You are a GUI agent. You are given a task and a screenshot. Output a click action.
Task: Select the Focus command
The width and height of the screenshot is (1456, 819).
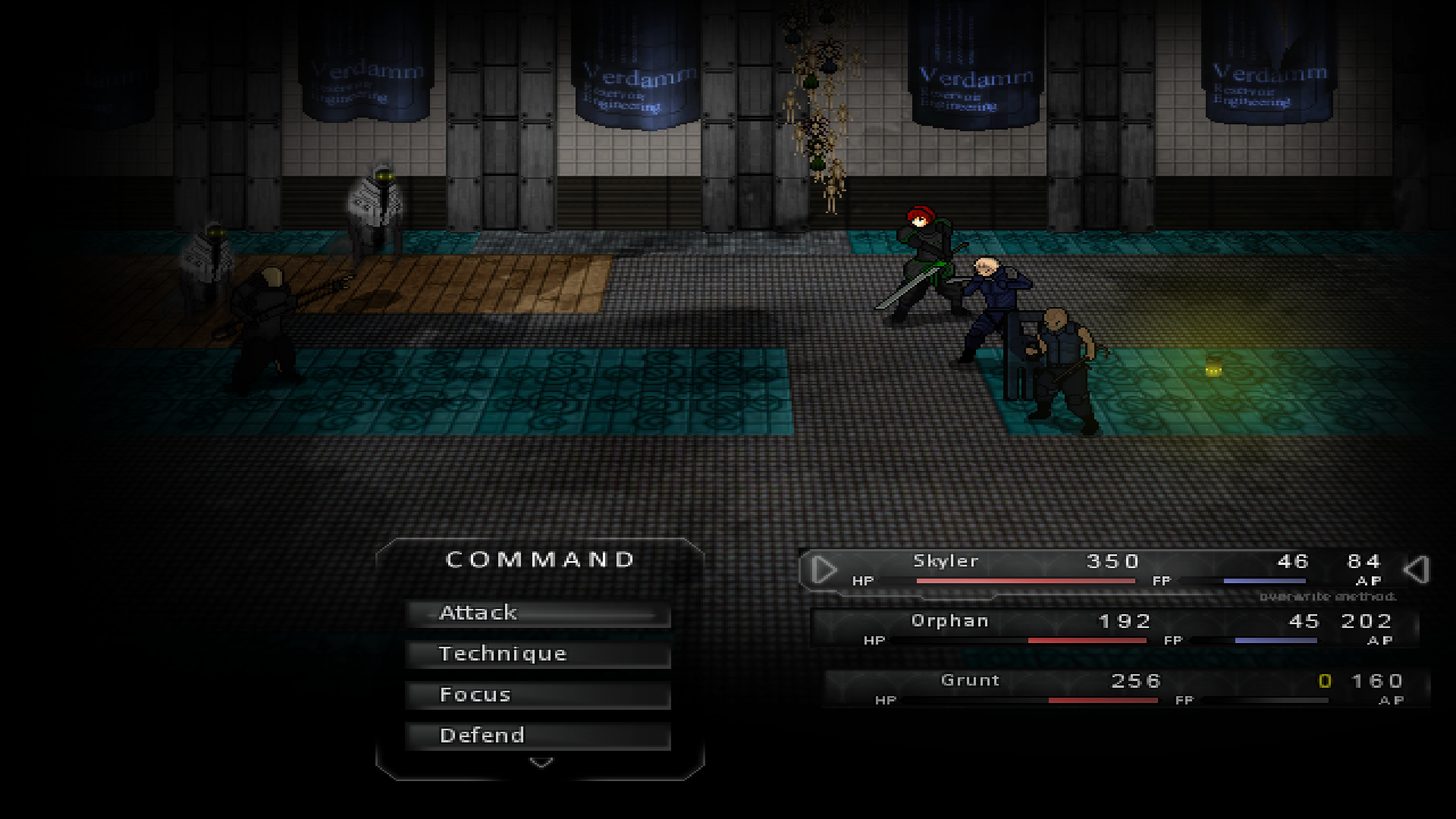[538, 695]
